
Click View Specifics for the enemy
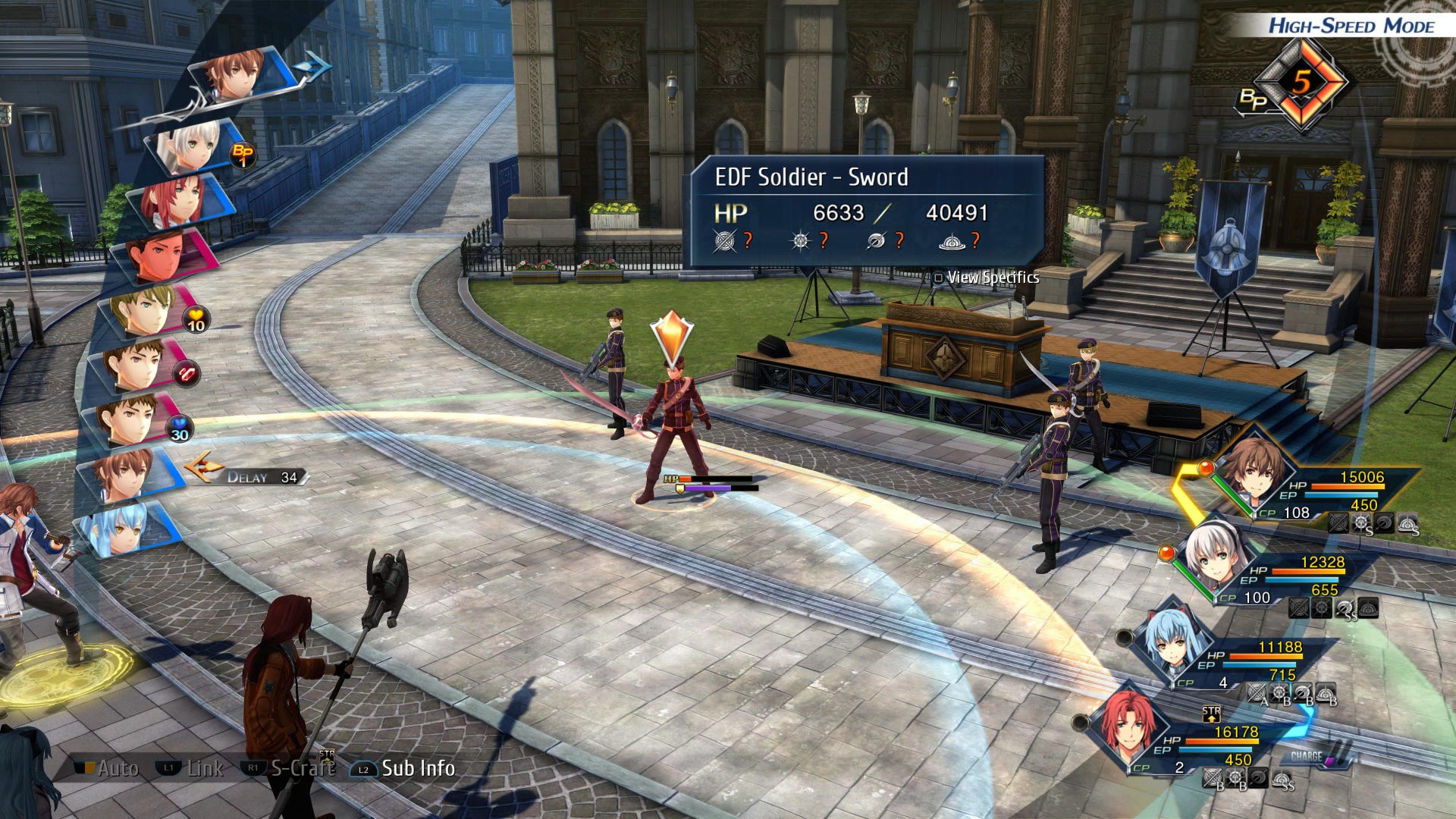(987, 278)
